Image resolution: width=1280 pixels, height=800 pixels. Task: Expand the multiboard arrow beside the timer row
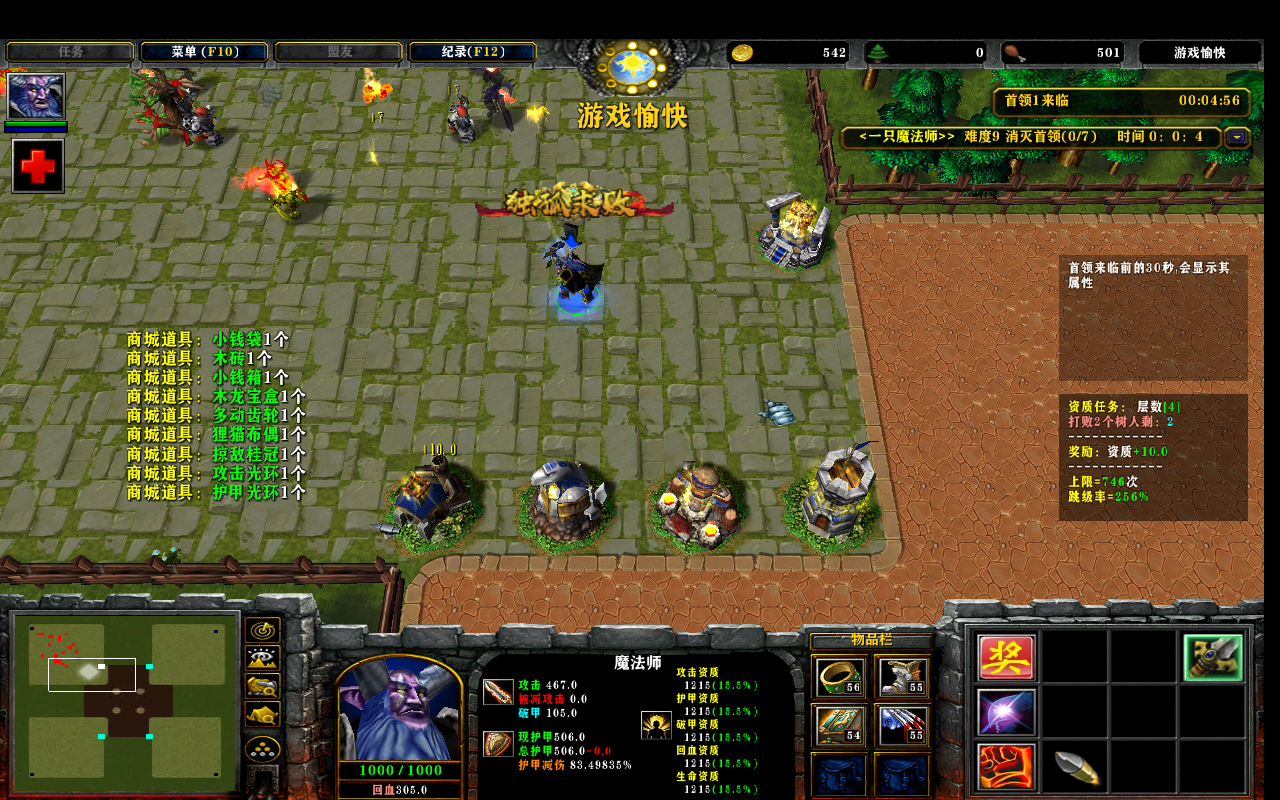tap(1237, 137)
